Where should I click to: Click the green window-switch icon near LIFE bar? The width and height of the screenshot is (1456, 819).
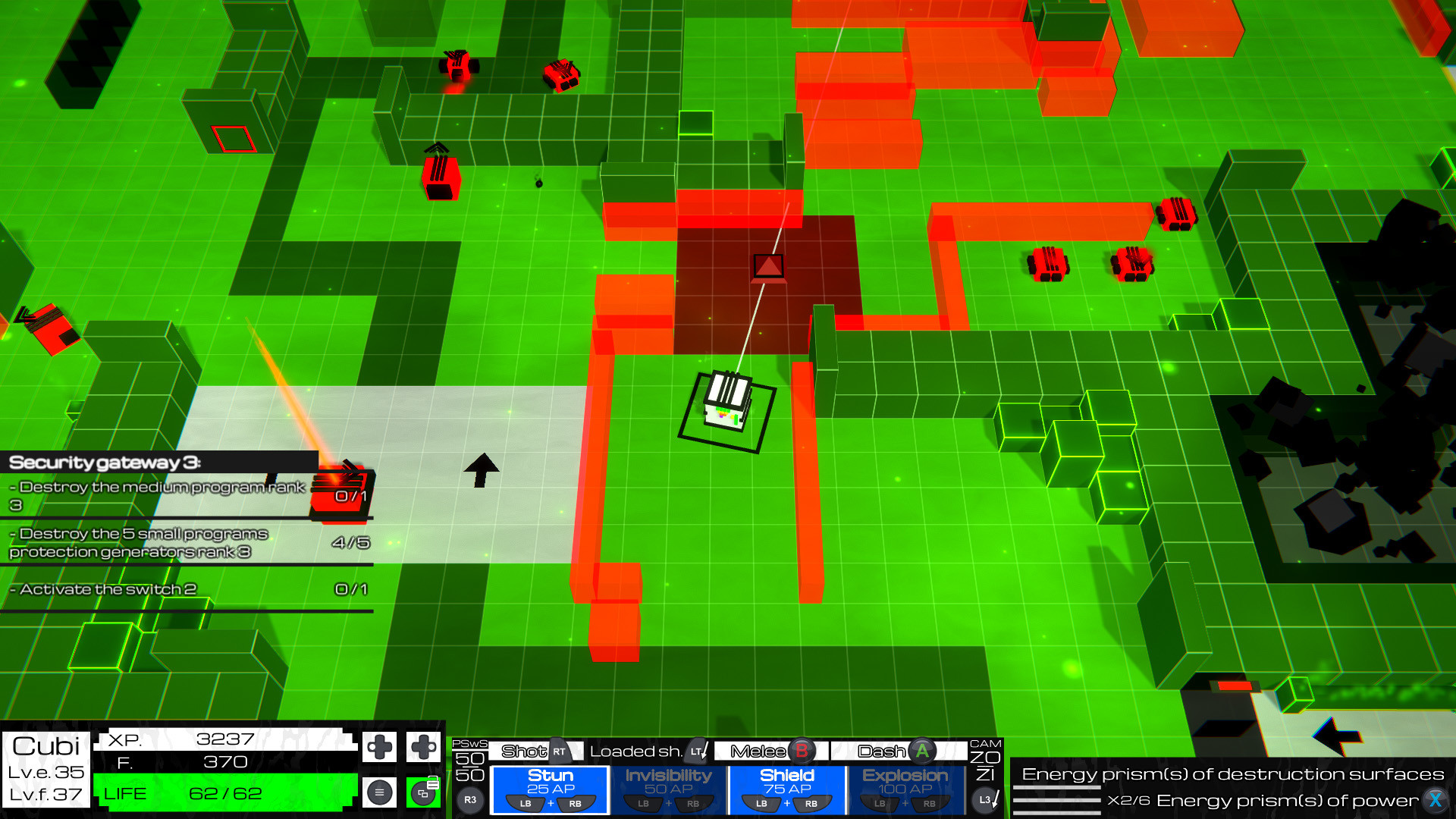pos(422,793)
